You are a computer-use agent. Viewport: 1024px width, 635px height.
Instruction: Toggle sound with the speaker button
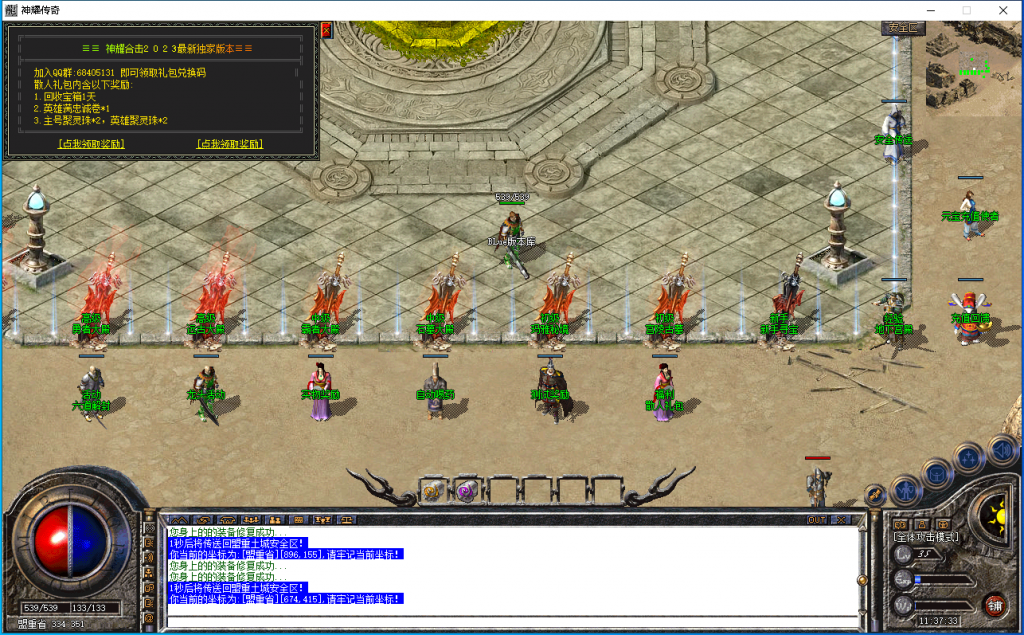click(x=1001, y=448)
